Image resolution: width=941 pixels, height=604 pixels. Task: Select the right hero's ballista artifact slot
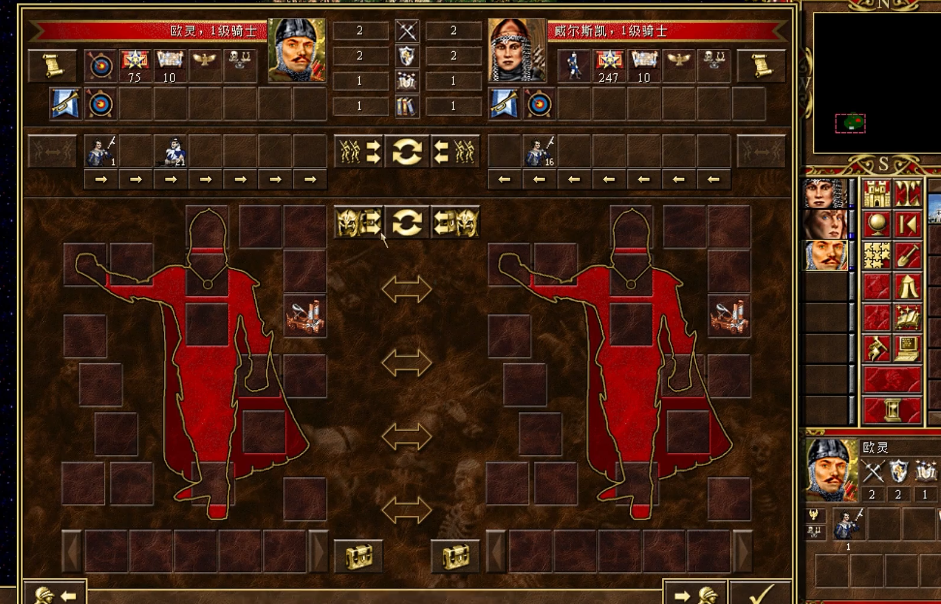pos(729,316)
